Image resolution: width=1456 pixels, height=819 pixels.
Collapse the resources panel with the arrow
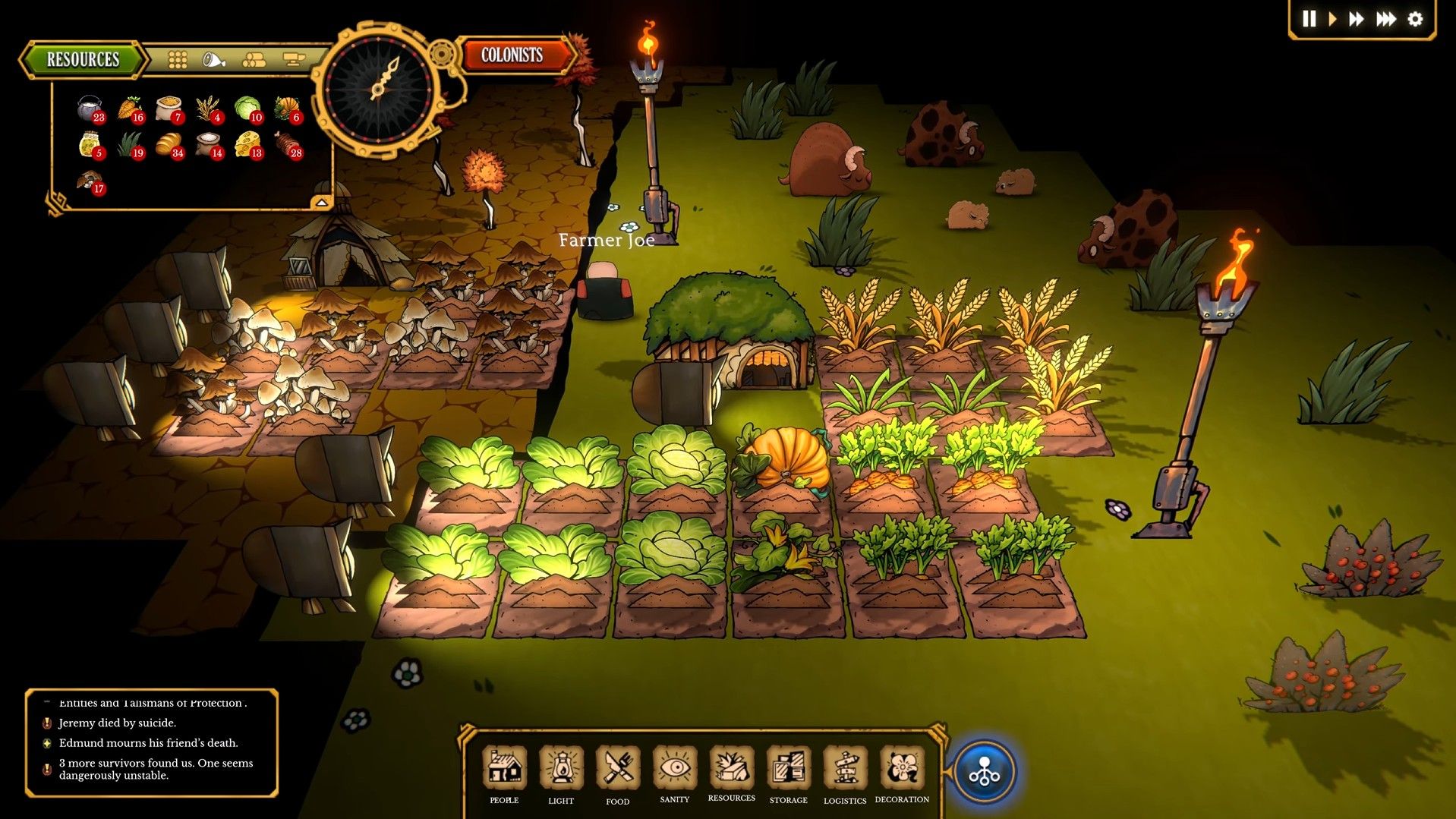pyautogui.click(x=323, y=201)
